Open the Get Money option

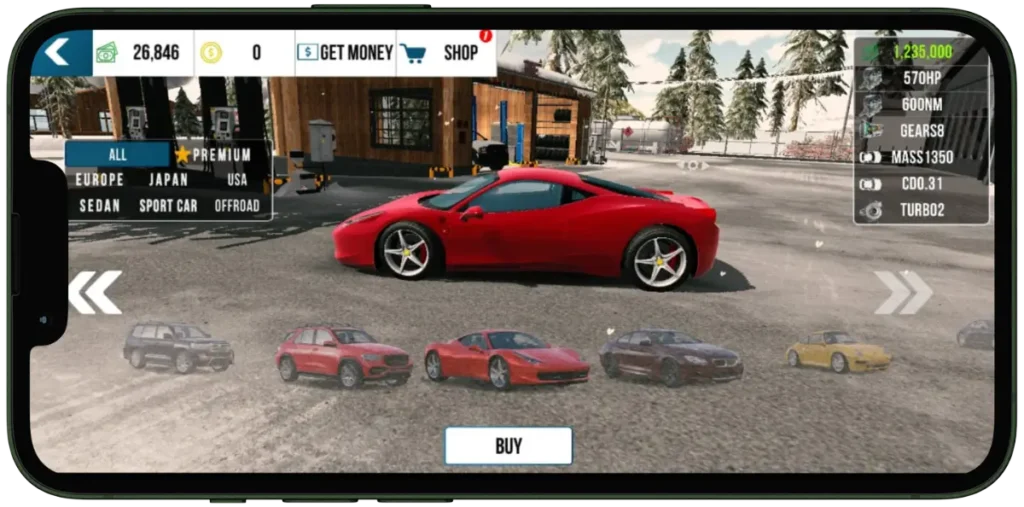click(x=345, y=53)
